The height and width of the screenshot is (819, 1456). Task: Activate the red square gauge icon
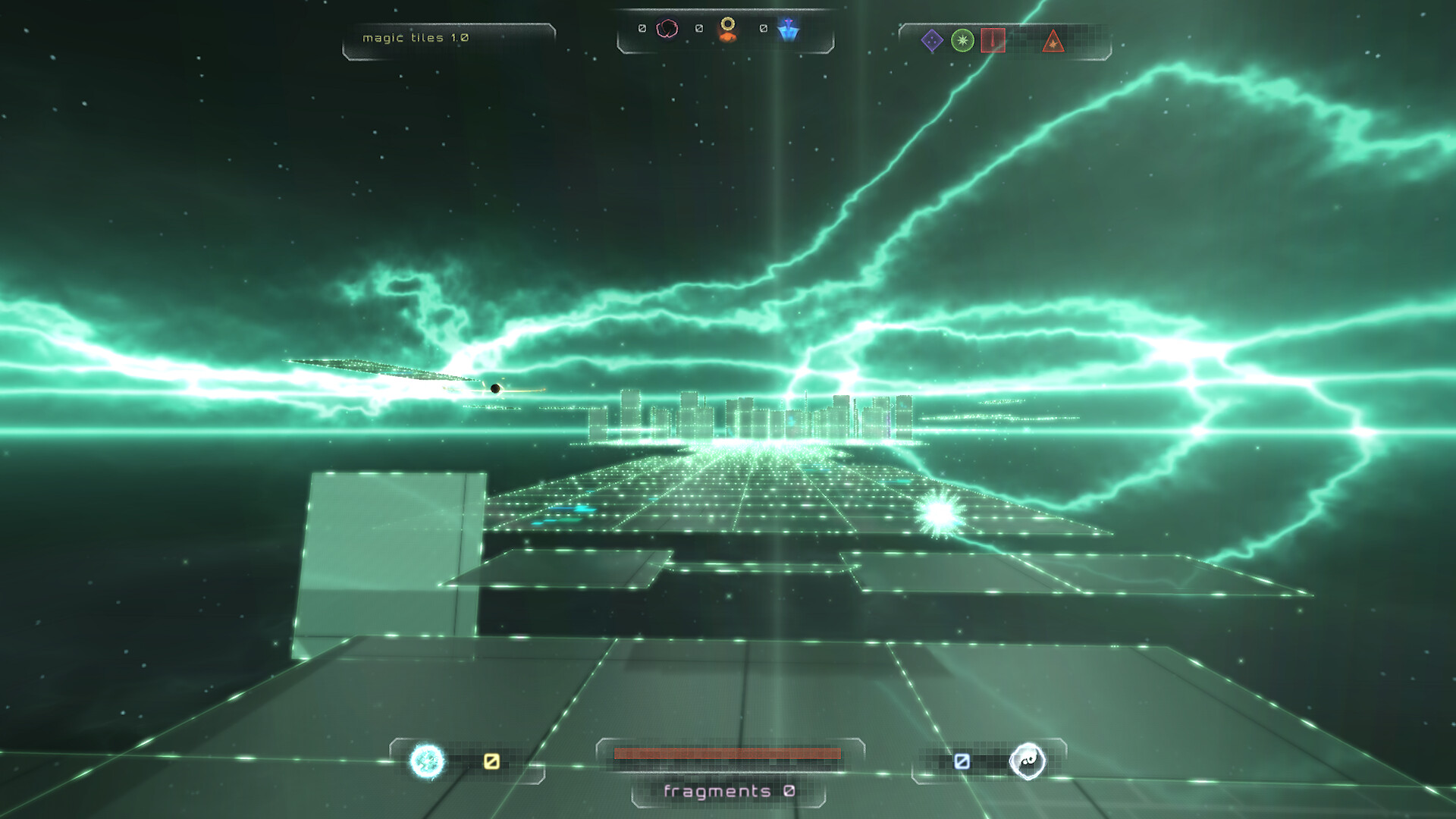tap(994, 42)
